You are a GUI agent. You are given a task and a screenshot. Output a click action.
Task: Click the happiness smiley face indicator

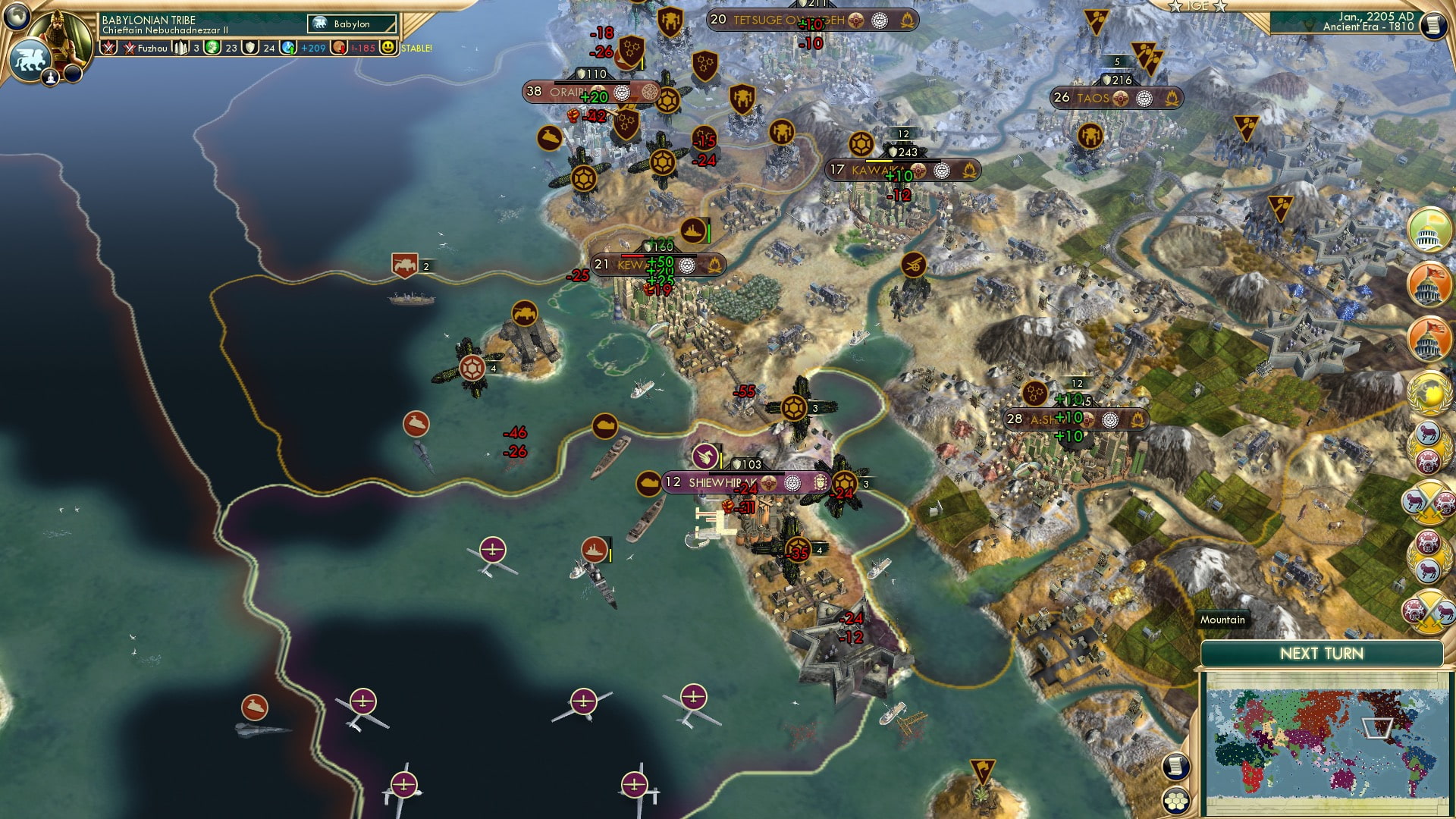389,48
